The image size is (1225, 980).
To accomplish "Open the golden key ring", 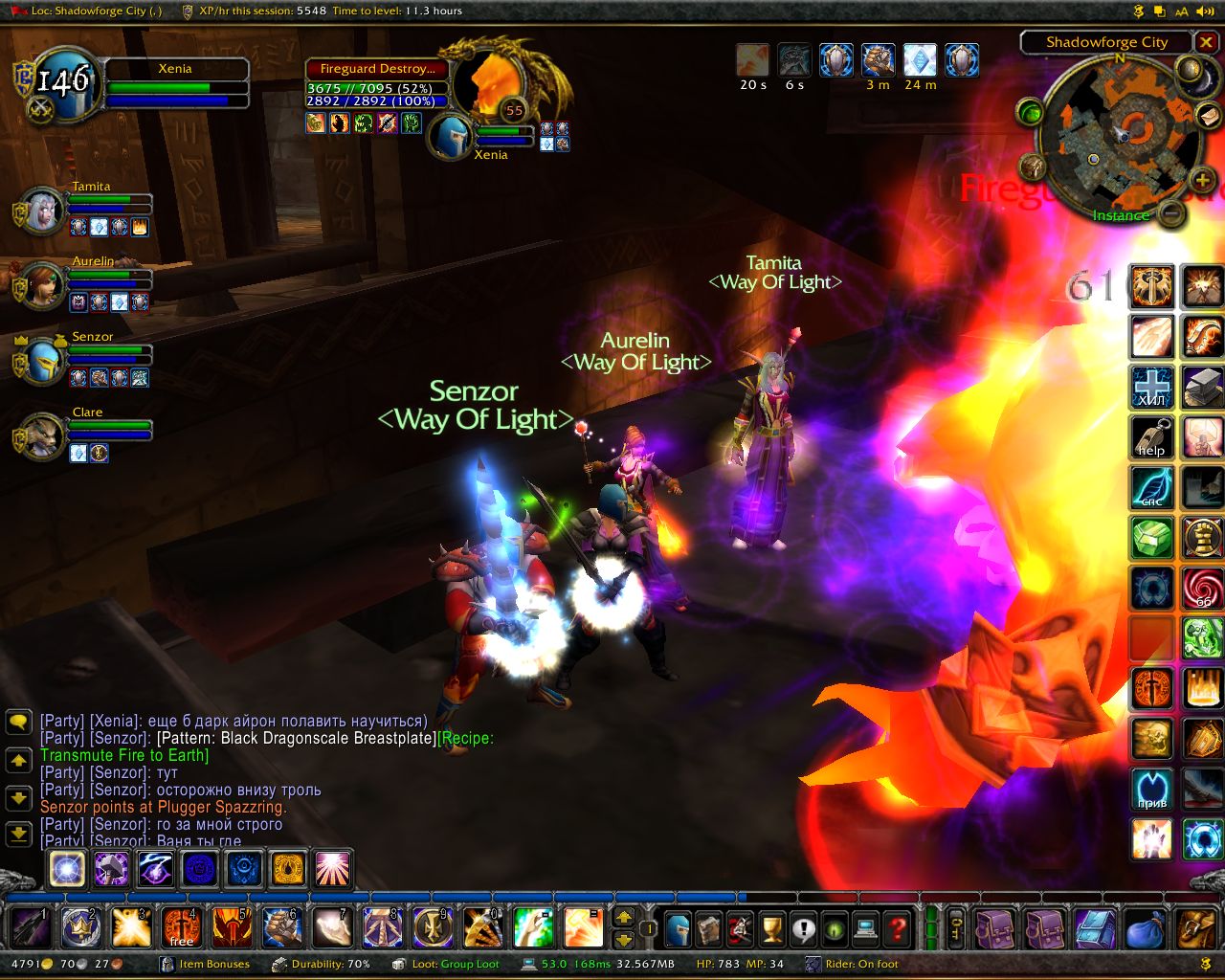I will pyautogui.click(x=956, y=927).
